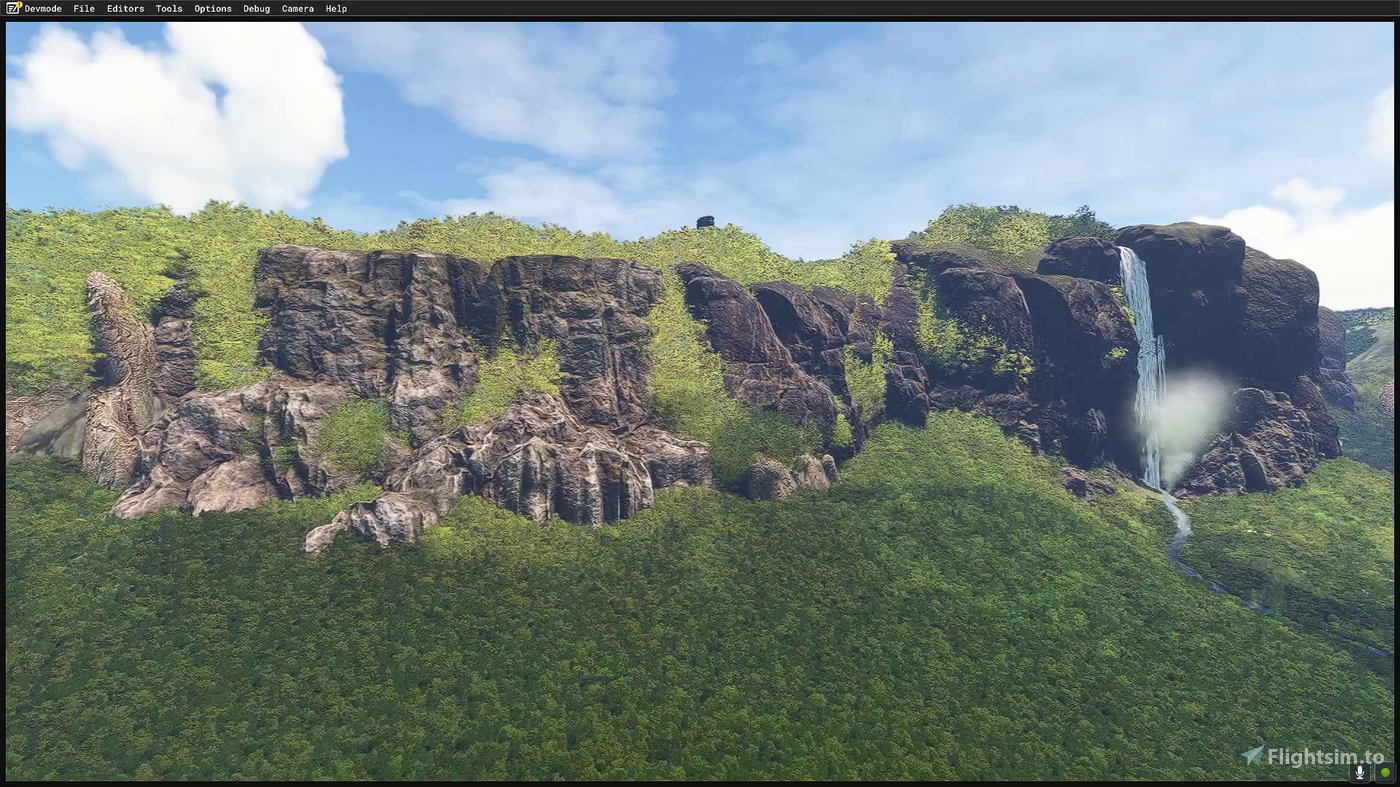Open the Devmode menu
The image size is (1400, 787).
click(x=42, y=8)
